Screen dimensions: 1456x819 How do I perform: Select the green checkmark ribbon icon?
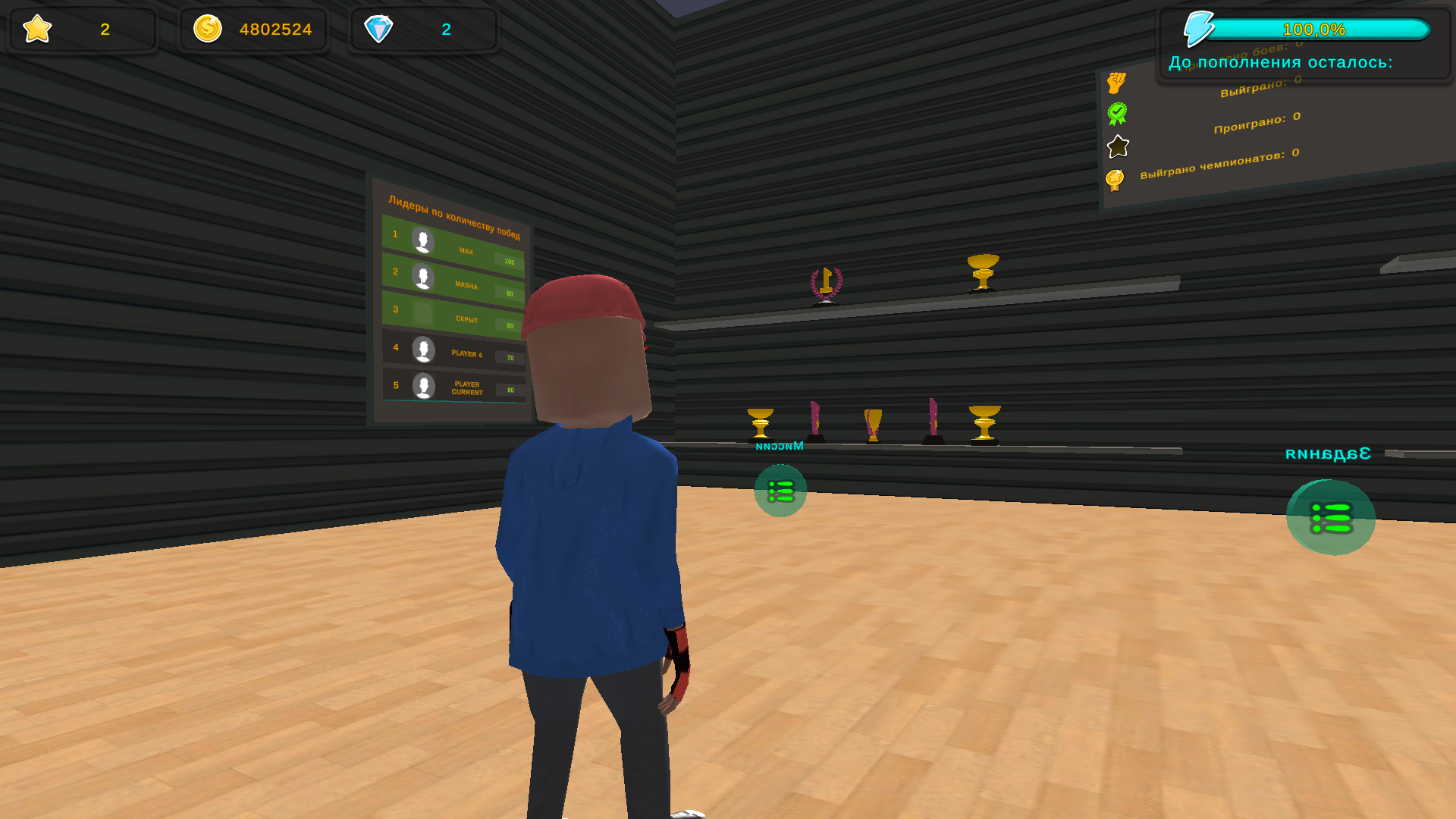1116,114
